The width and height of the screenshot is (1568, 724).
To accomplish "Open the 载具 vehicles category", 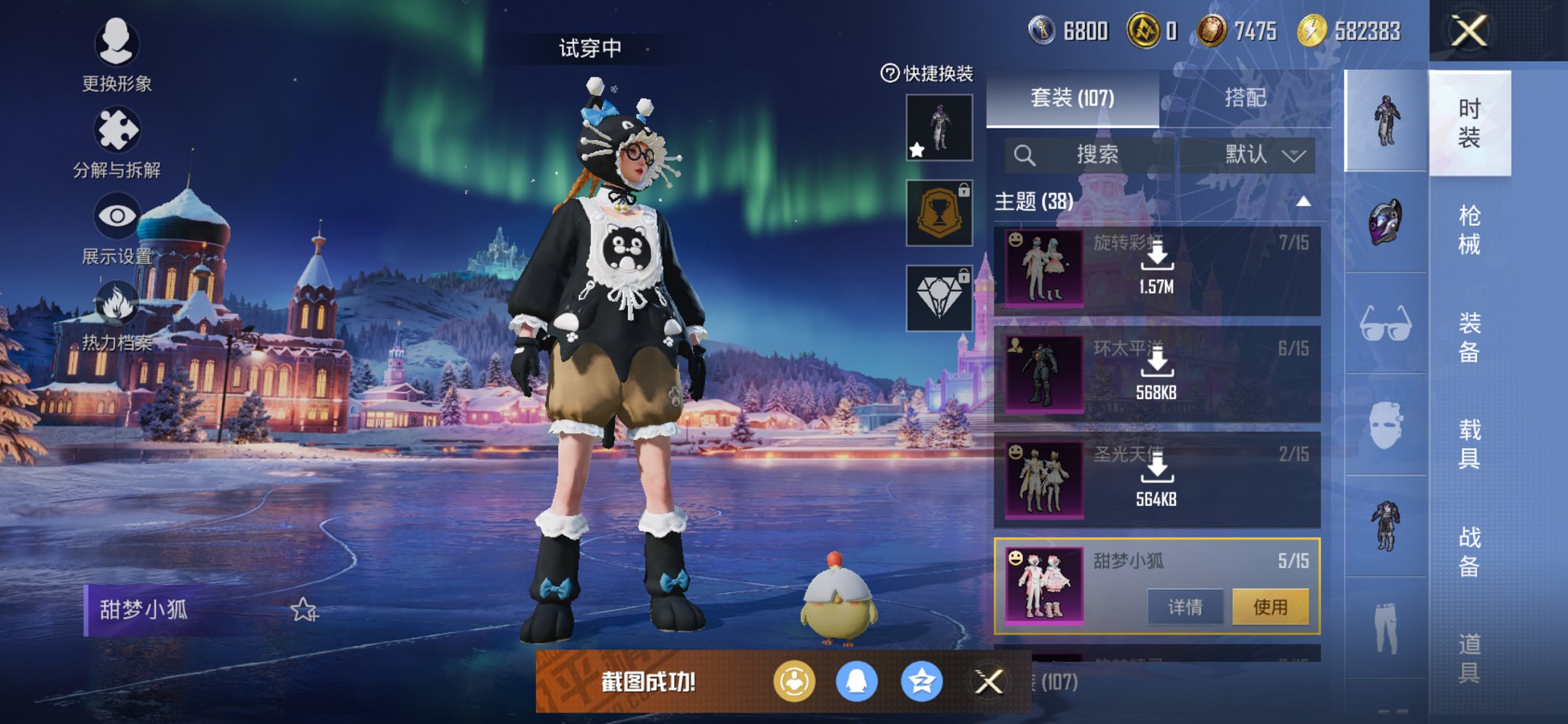I will [1469, 444].
